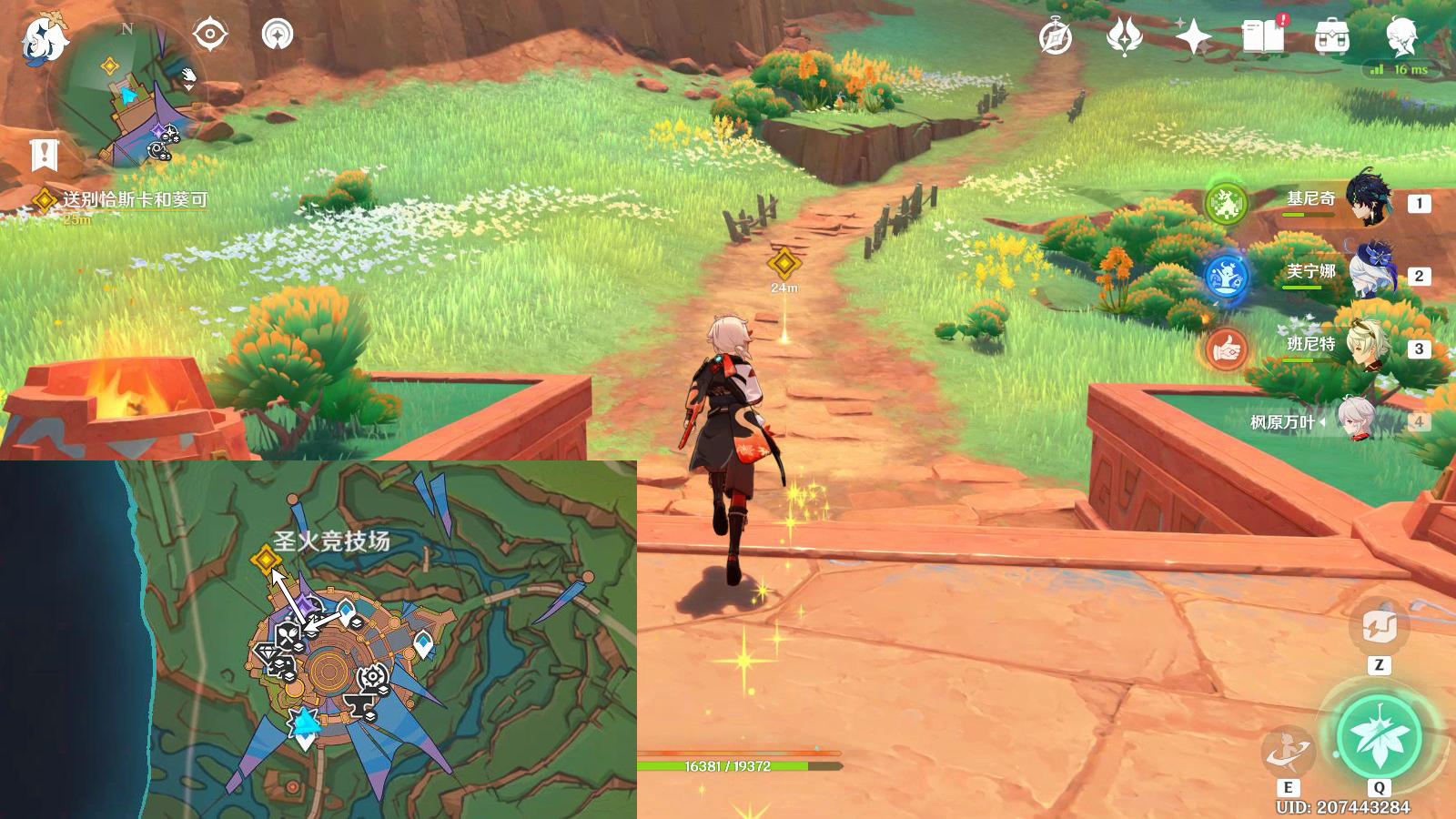1456x819 pixels.
Task: Activate the green elemental burst ability
Action: tap(1379, 737)
